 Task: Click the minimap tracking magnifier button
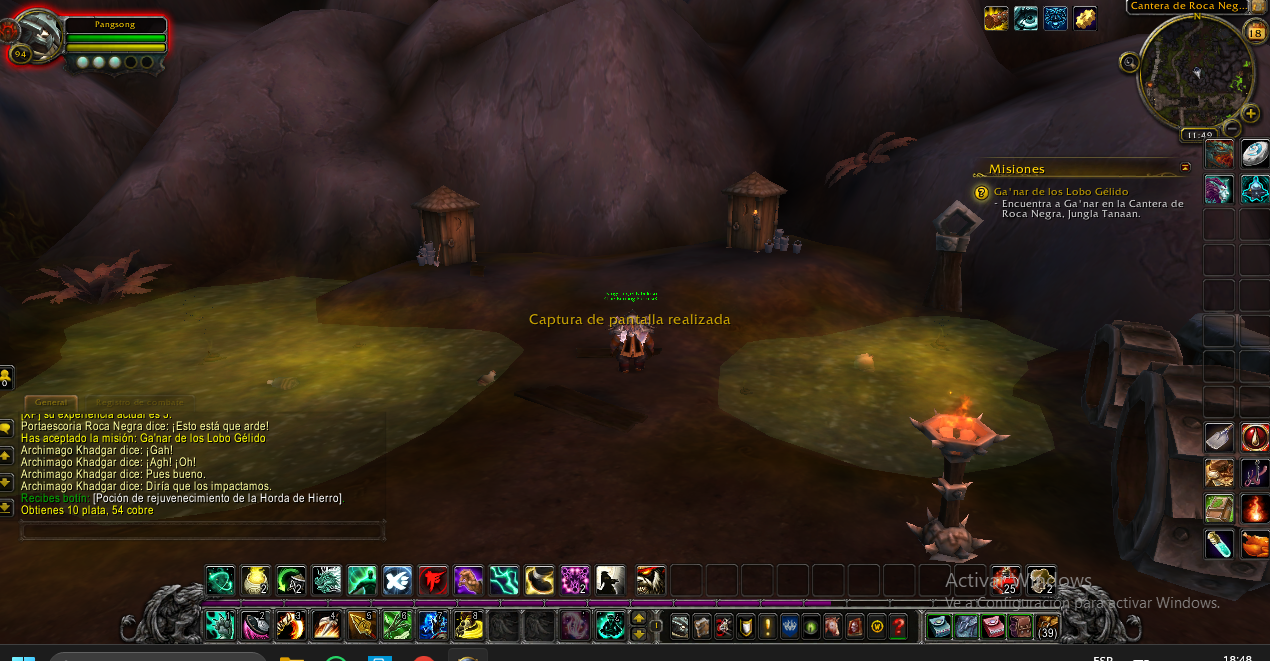pyautogui.click(x=1130, y=62)
